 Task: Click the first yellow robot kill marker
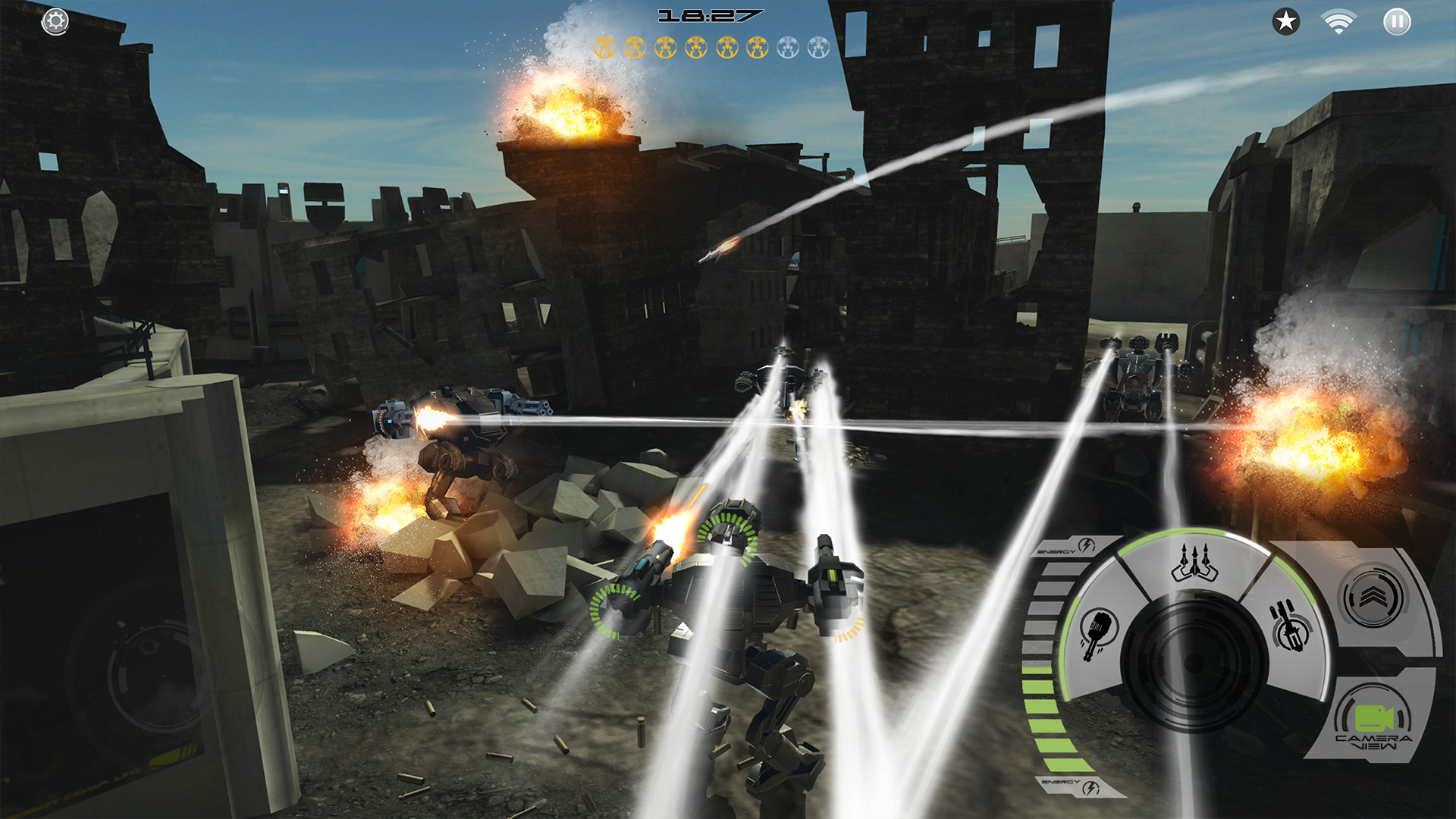point(604,47)
